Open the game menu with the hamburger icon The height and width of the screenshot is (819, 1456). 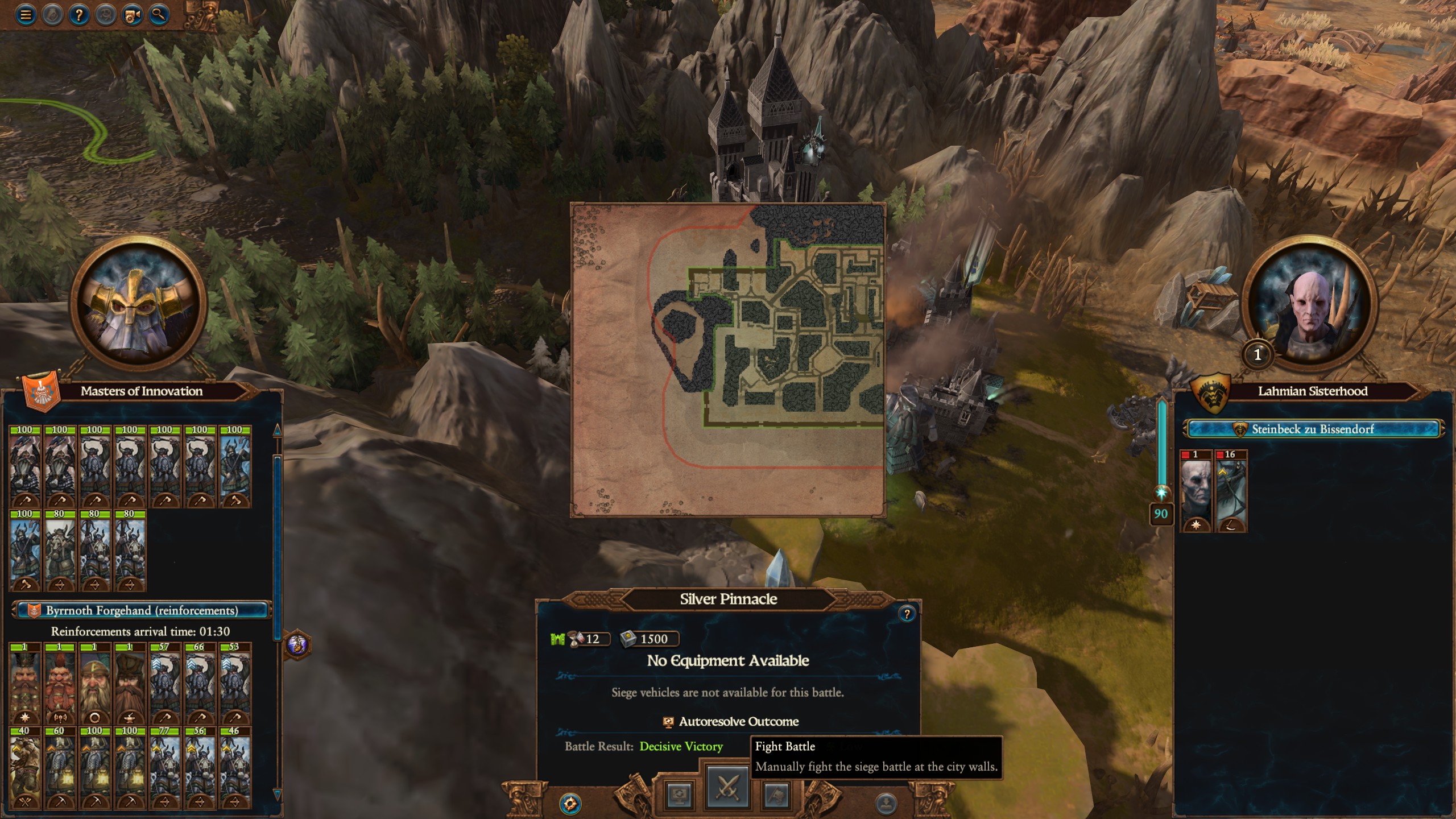tap(25, 15)
